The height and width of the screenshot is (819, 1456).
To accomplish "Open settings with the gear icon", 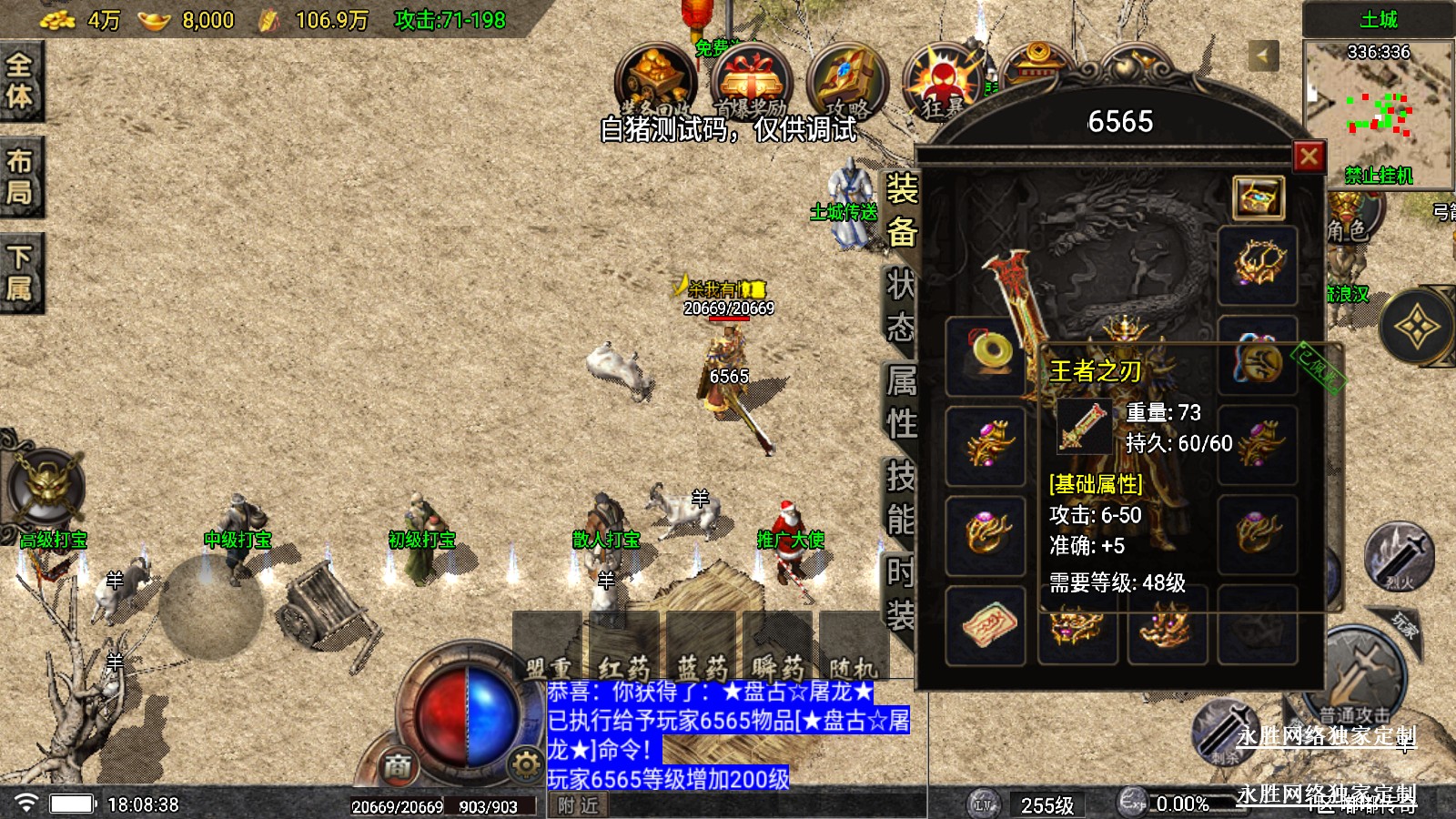I will [x=525, y=764].
